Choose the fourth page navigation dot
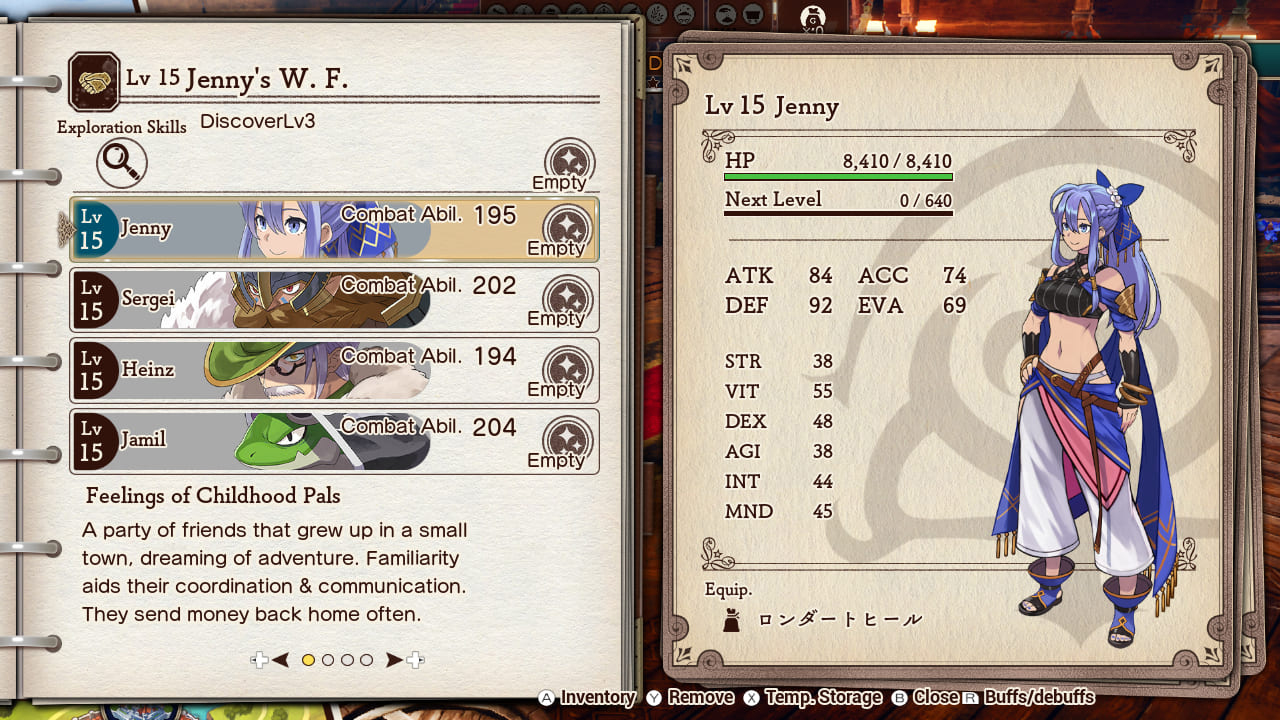 coord(367,661)
